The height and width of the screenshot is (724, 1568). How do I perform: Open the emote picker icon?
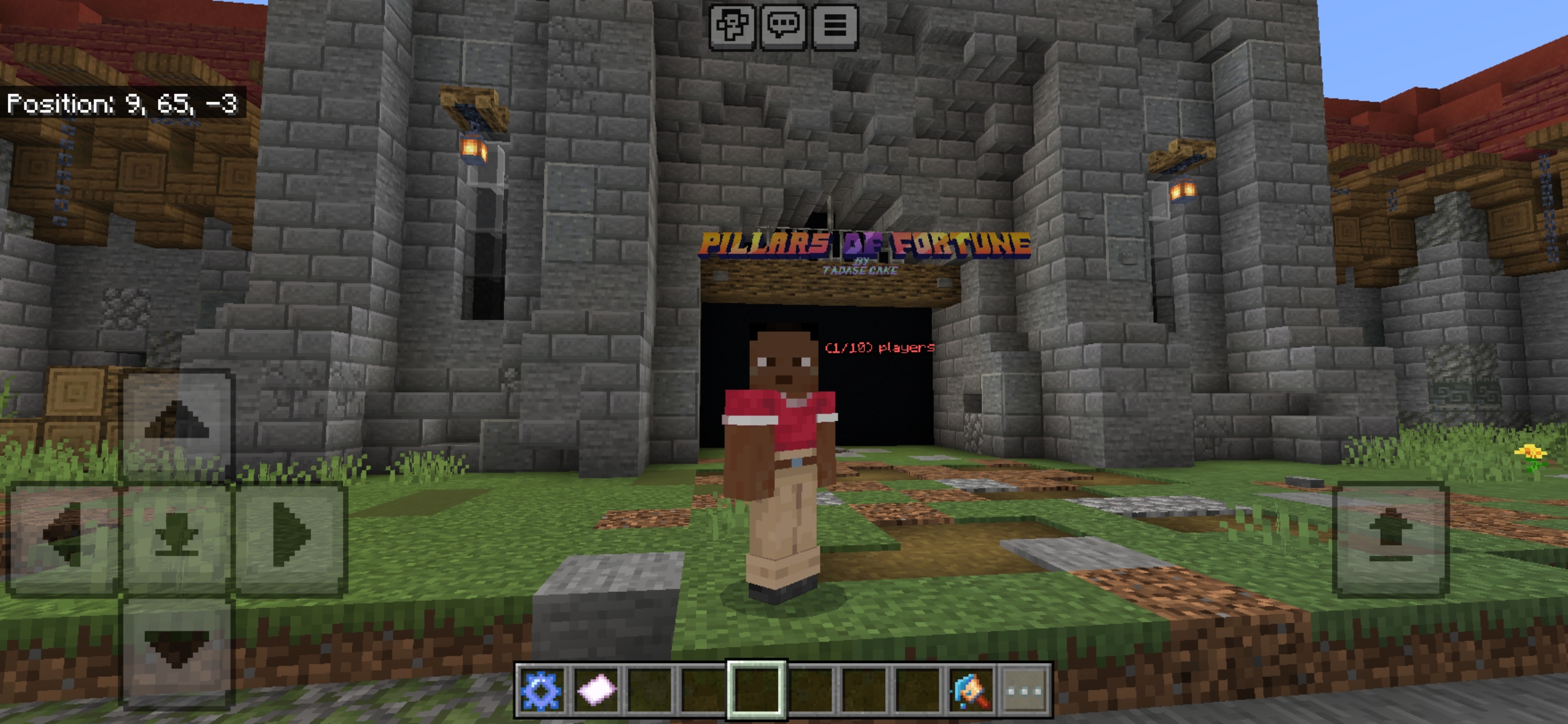pyautogui.click(x=733, y=25)
